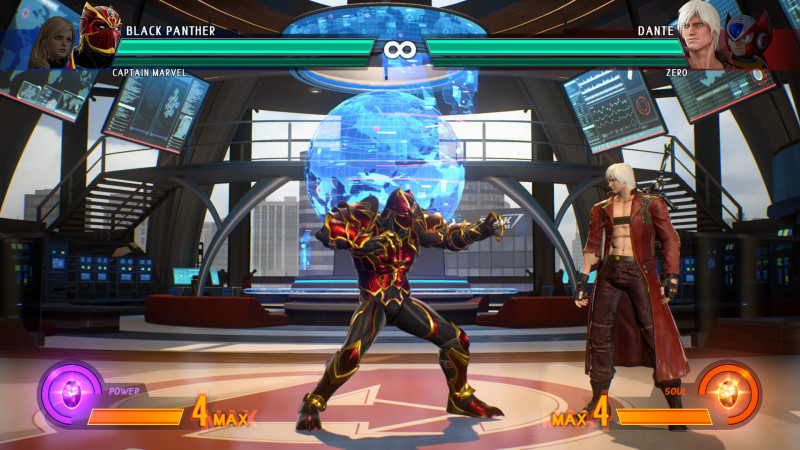Activate the purple Power Stone icon

(70, 393)
